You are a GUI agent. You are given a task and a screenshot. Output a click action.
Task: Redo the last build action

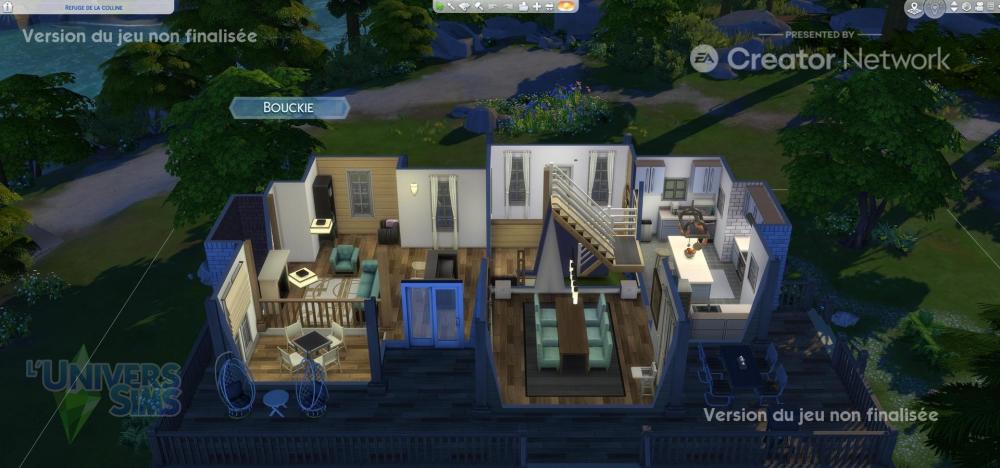click(x=508, y=6)
